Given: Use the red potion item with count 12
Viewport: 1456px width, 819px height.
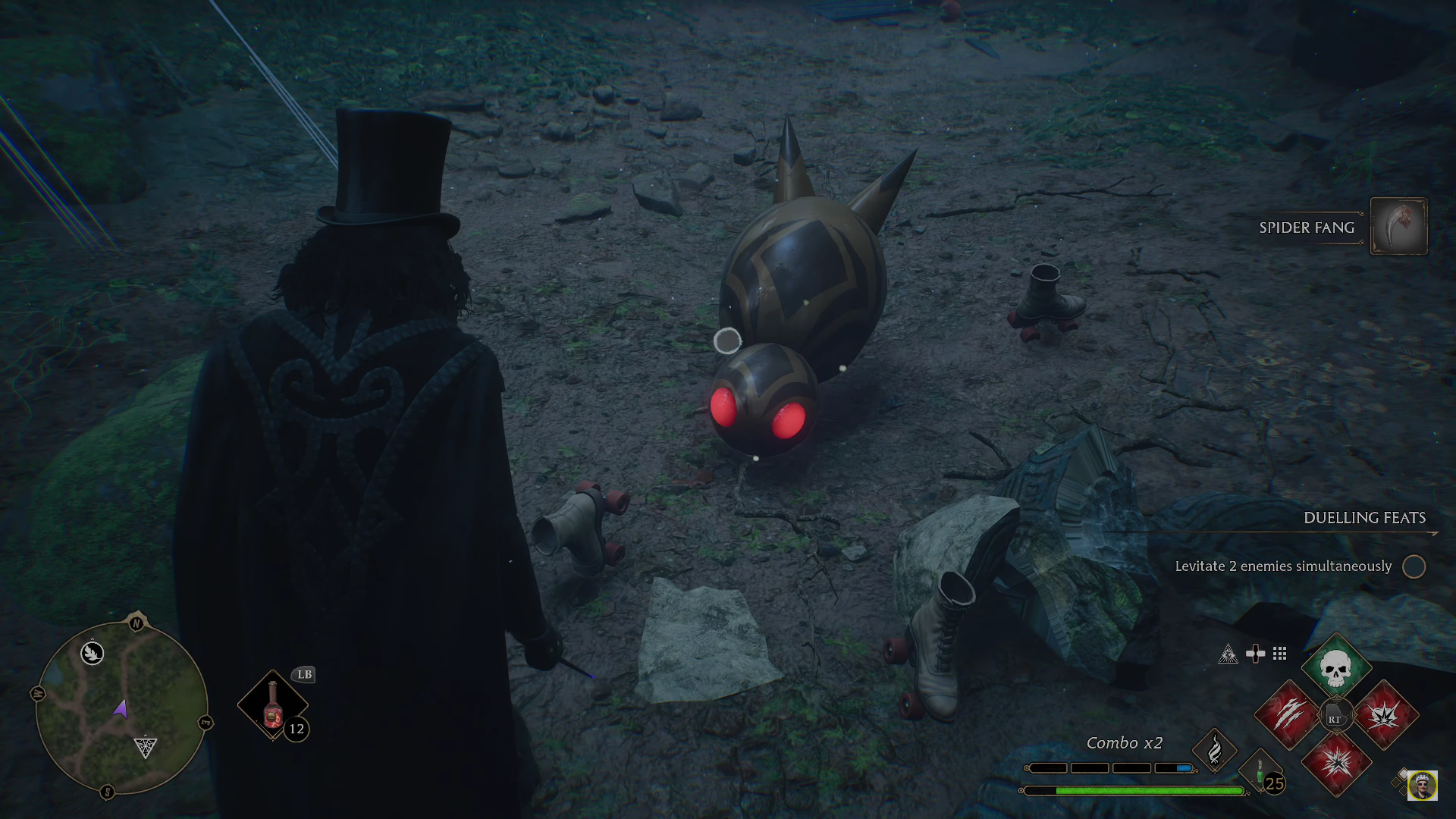Looking at the screenshot, I should coord(273,705).
